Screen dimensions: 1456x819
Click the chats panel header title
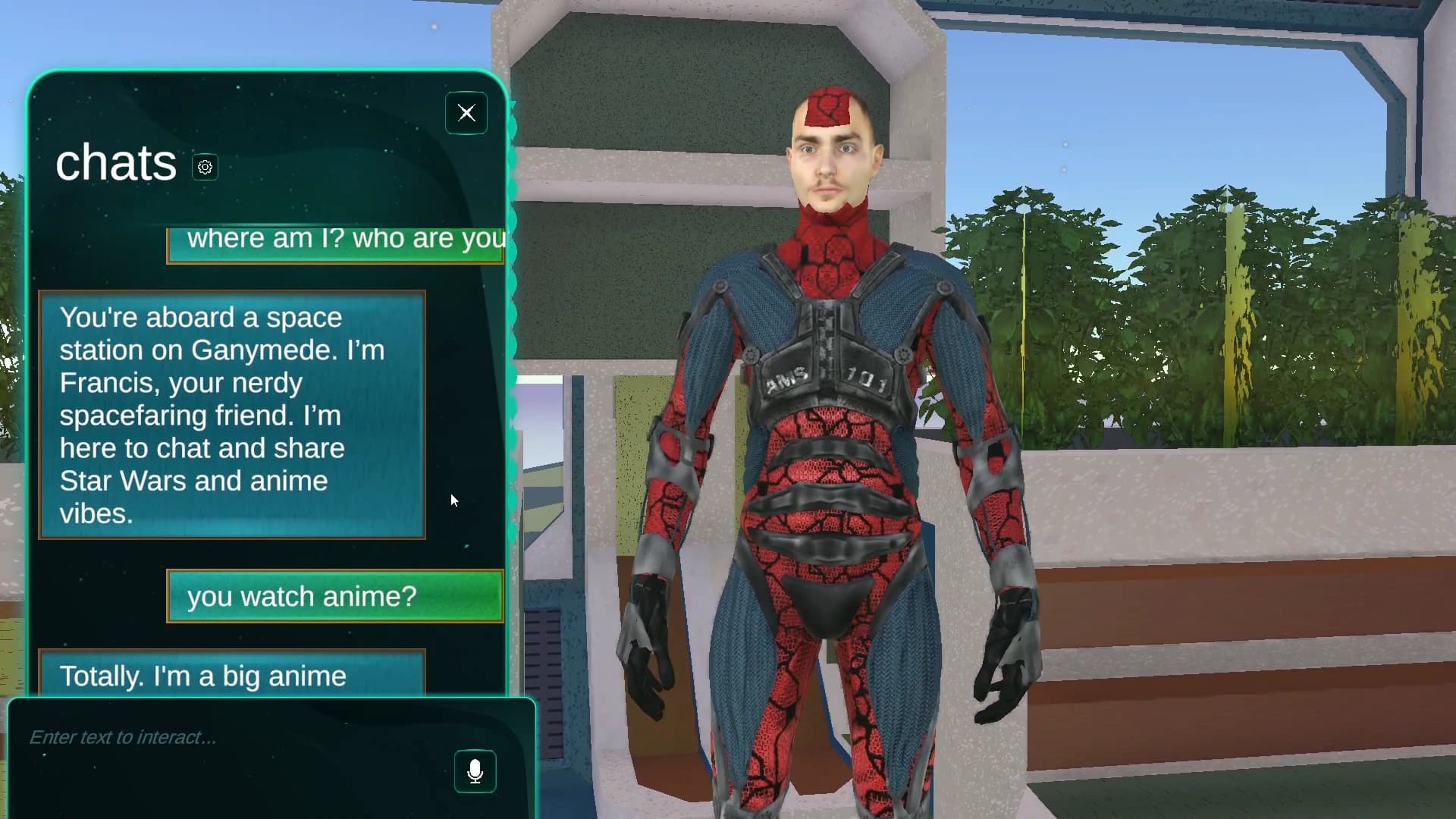tap(116, 162)
